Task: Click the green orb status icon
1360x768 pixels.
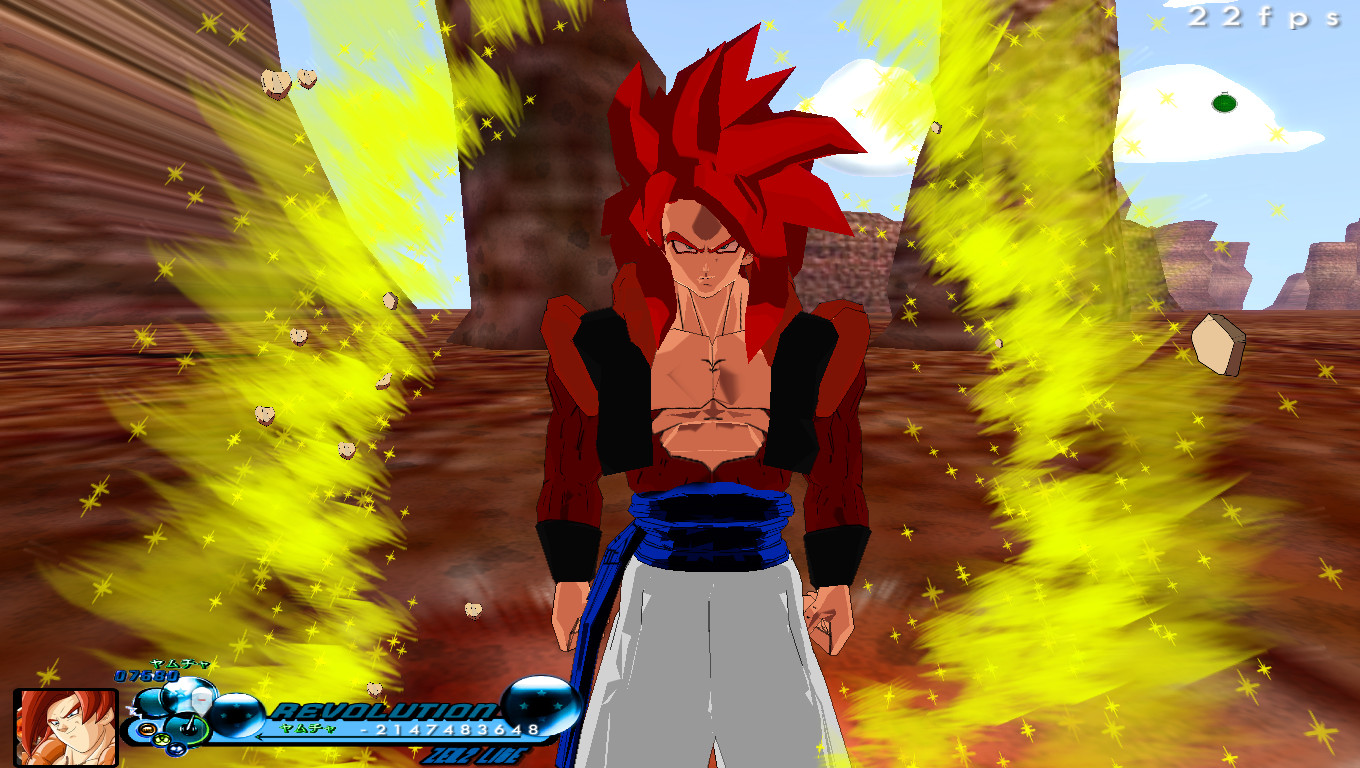Action: point(161,740)
